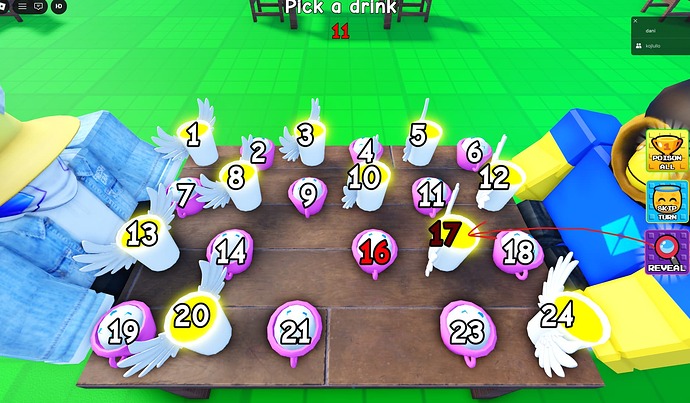Choose drink number 5
Screen dimensions: 690x403
click(x=421, y=137)
